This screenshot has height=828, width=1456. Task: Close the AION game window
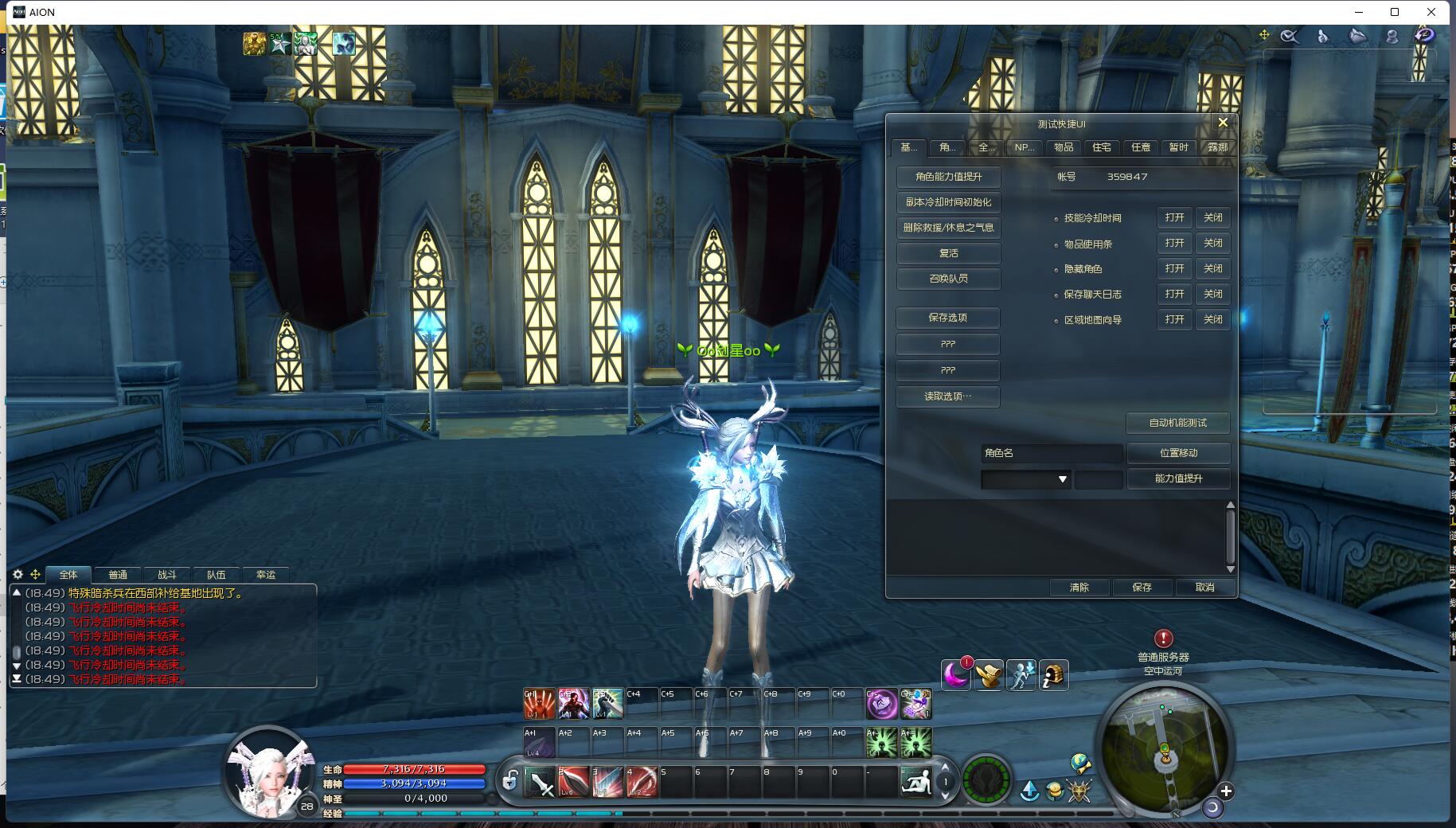click(1431, 12)
